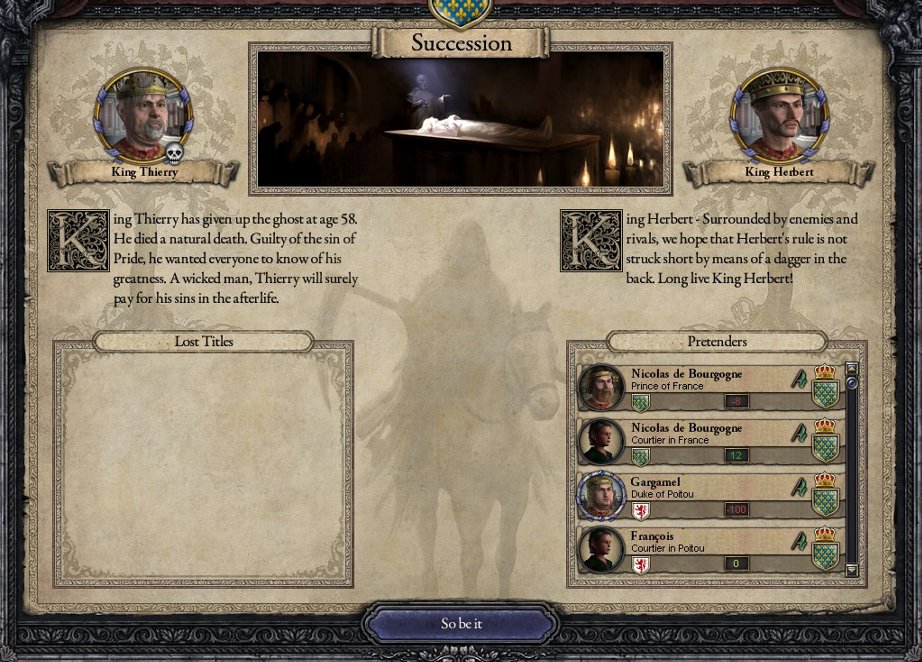Click the crowned shield on the Prince of France row

[825, 387]
